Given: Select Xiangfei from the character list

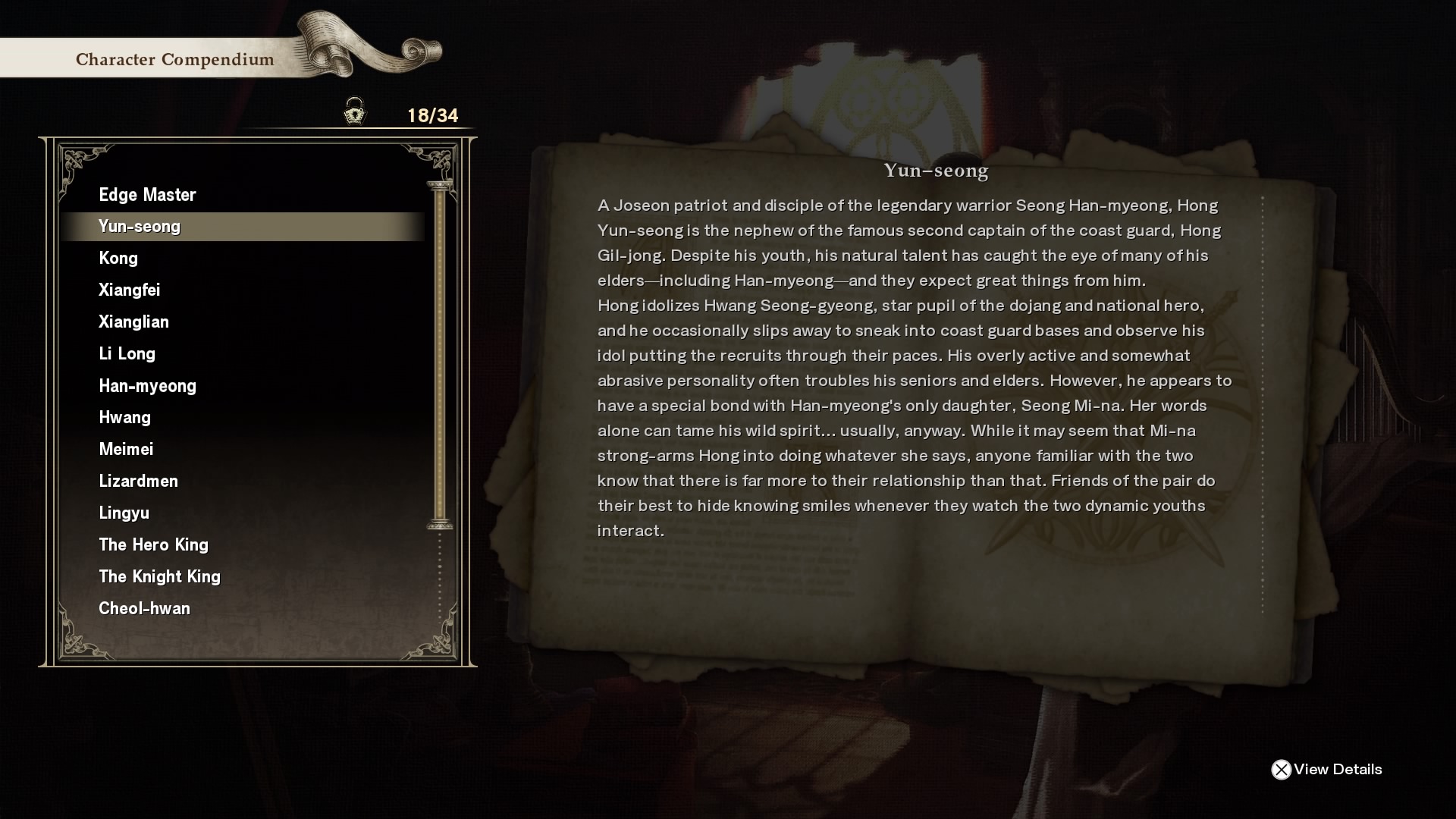Looking at the screenshot, I should [130, 290].
